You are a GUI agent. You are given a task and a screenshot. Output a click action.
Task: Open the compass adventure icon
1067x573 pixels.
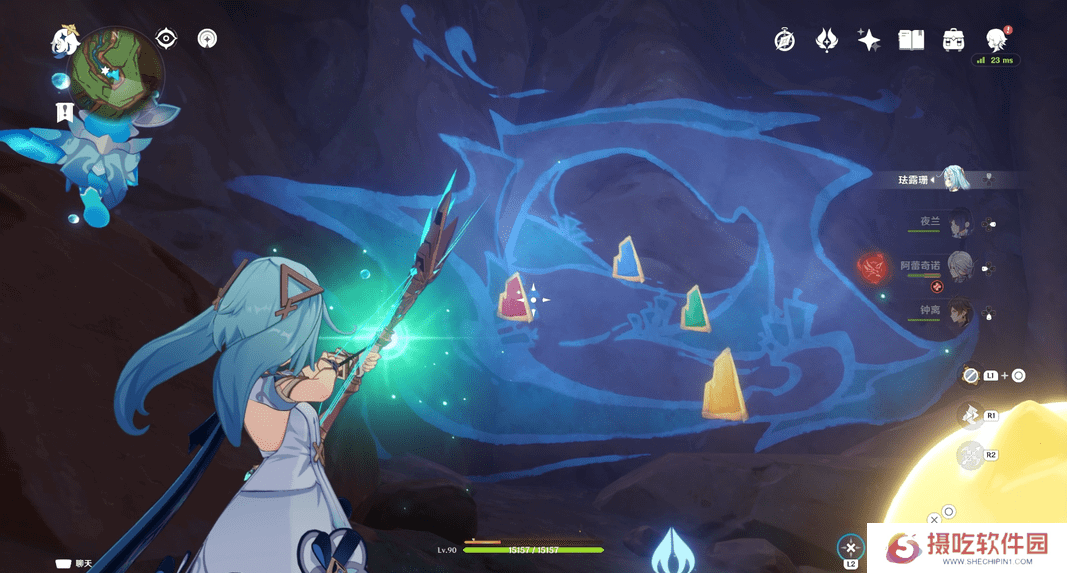(x=785, y=40)
